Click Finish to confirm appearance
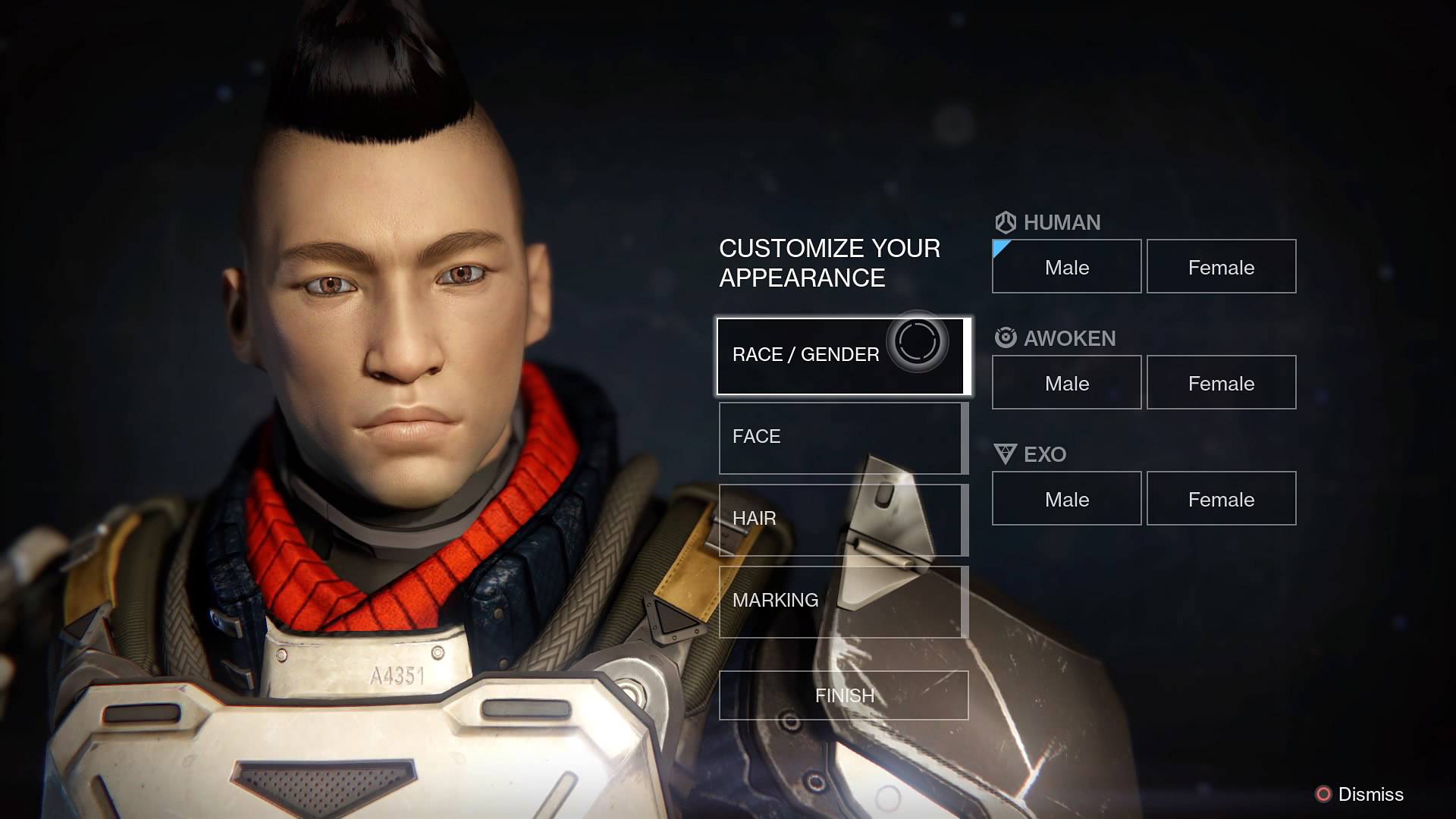 [843, 695]
